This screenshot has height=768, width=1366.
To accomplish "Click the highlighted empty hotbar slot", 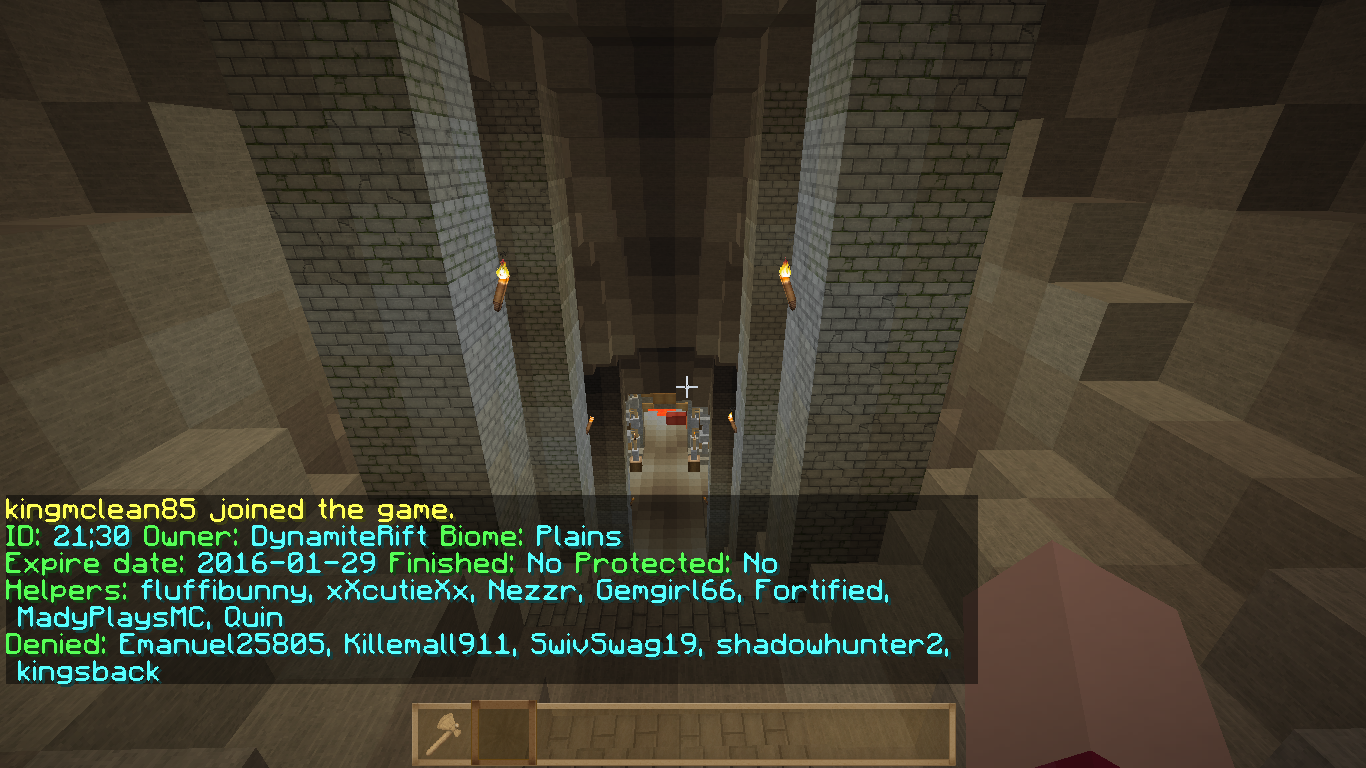I will 503,734.
